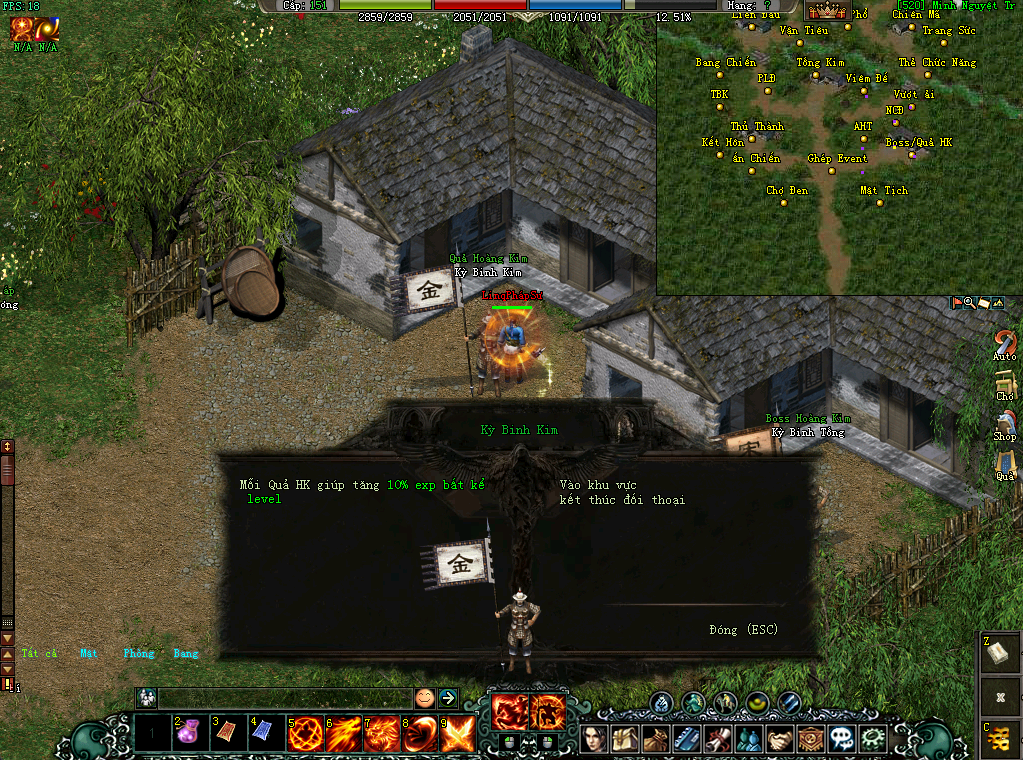This screenshot has width=1023, height=760.
Task: Open the Shop icon on the right sidebar
Action: pos(1004,424)
